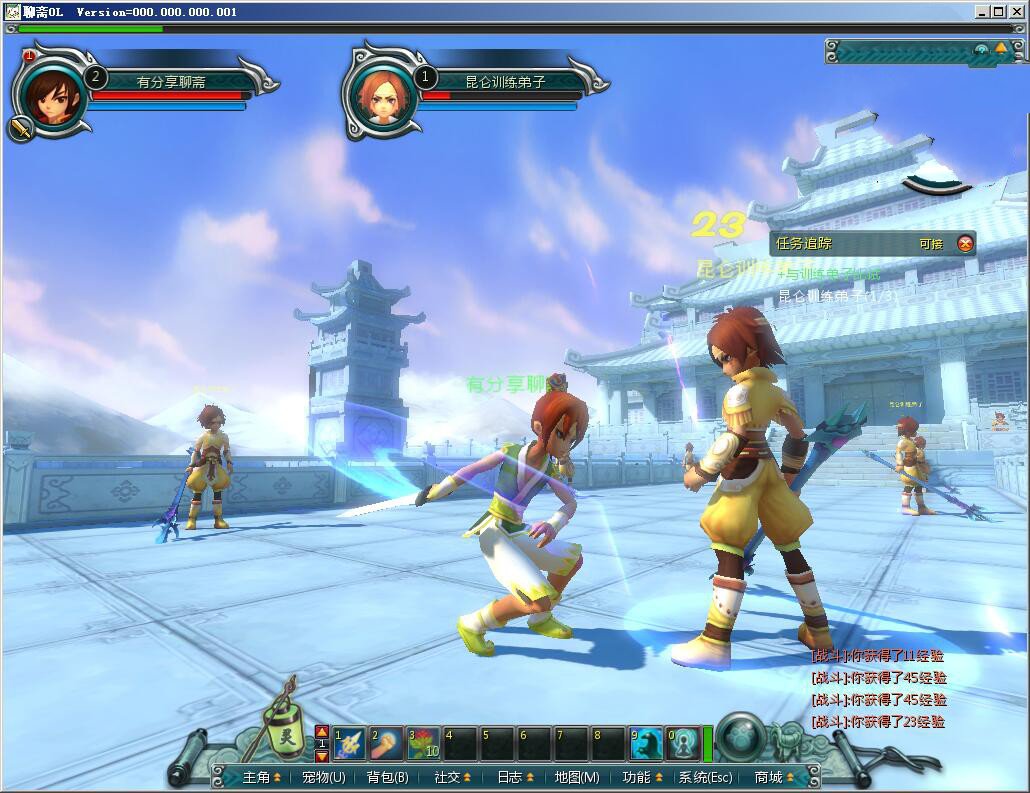This screenshot has height=793, width=1030.
Task: Show the 地图(M) map
Action: click(577, 777)
